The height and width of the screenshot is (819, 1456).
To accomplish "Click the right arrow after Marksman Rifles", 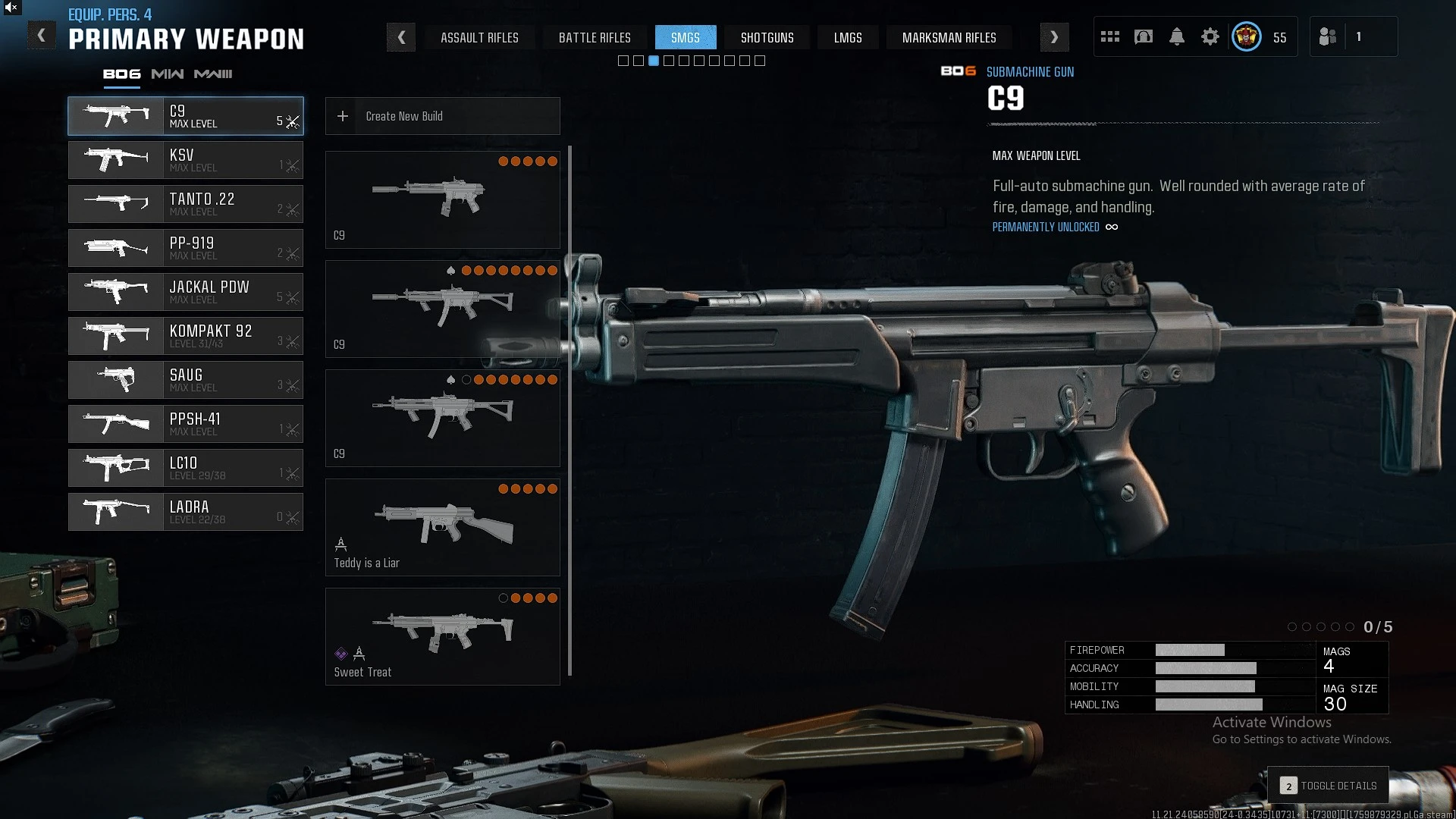I will (x=1054, y=37).
